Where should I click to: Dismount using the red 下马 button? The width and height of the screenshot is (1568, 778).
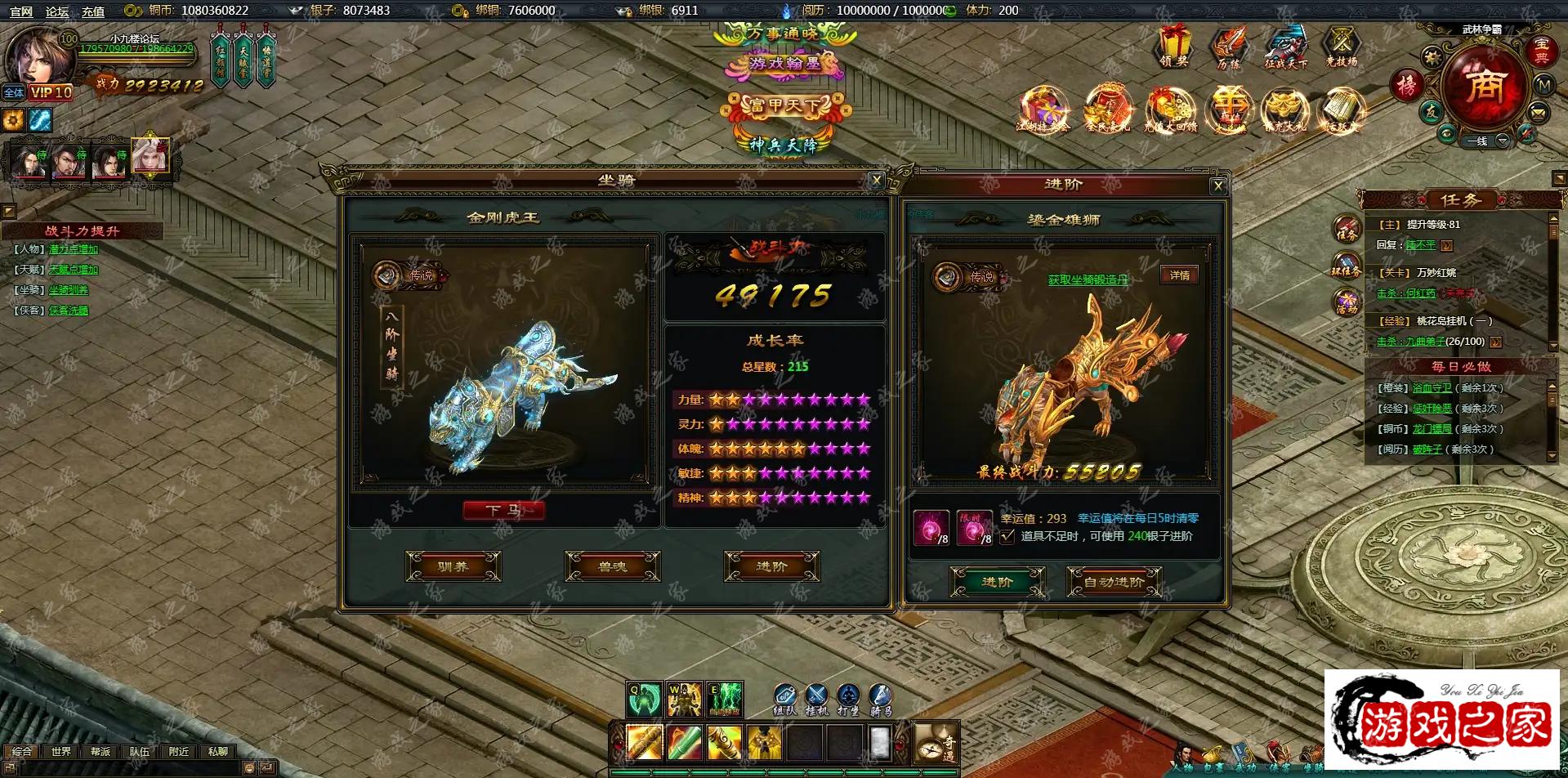[503, 511]
